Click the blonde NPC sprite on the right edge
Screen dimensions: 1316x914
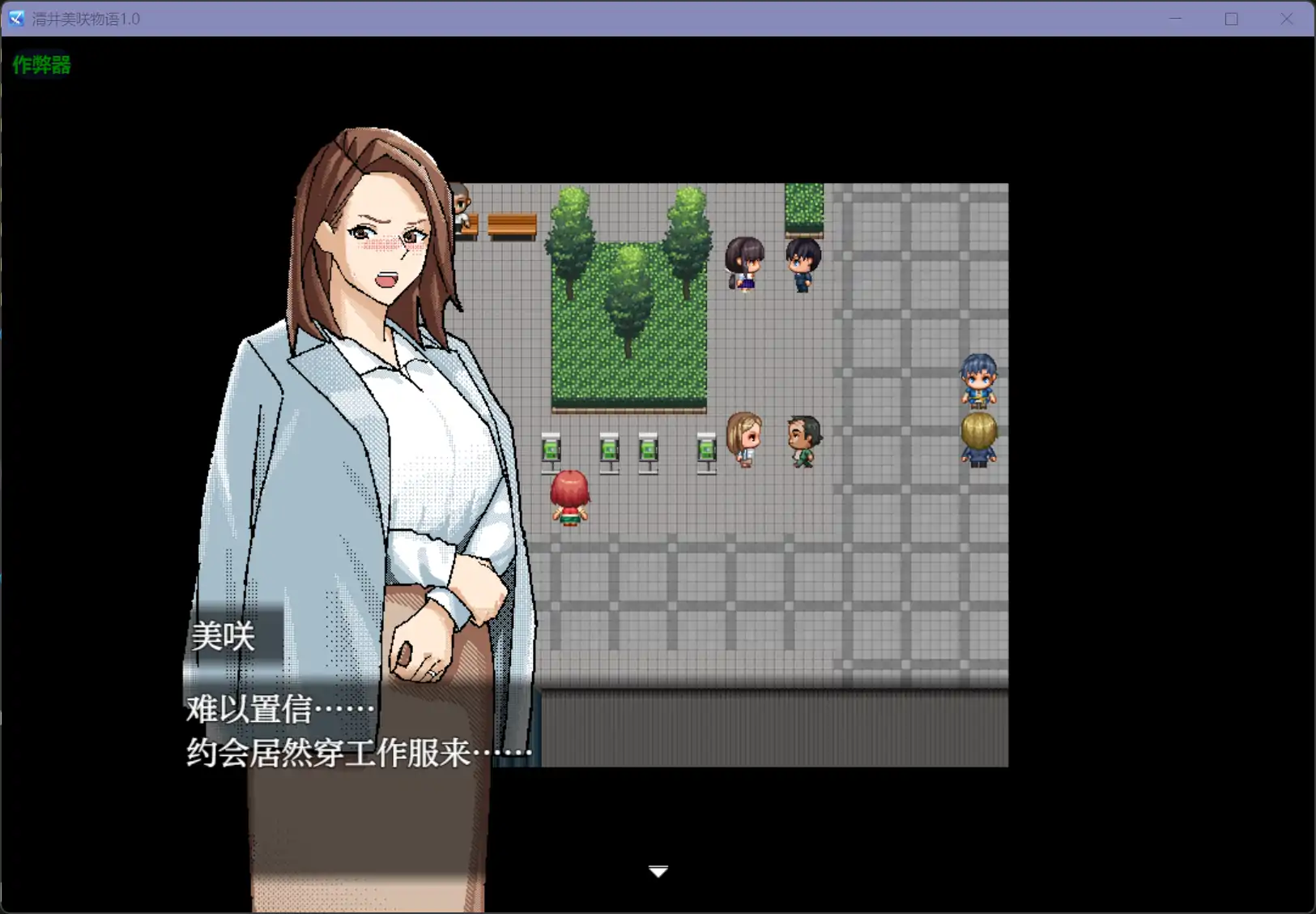978,438
